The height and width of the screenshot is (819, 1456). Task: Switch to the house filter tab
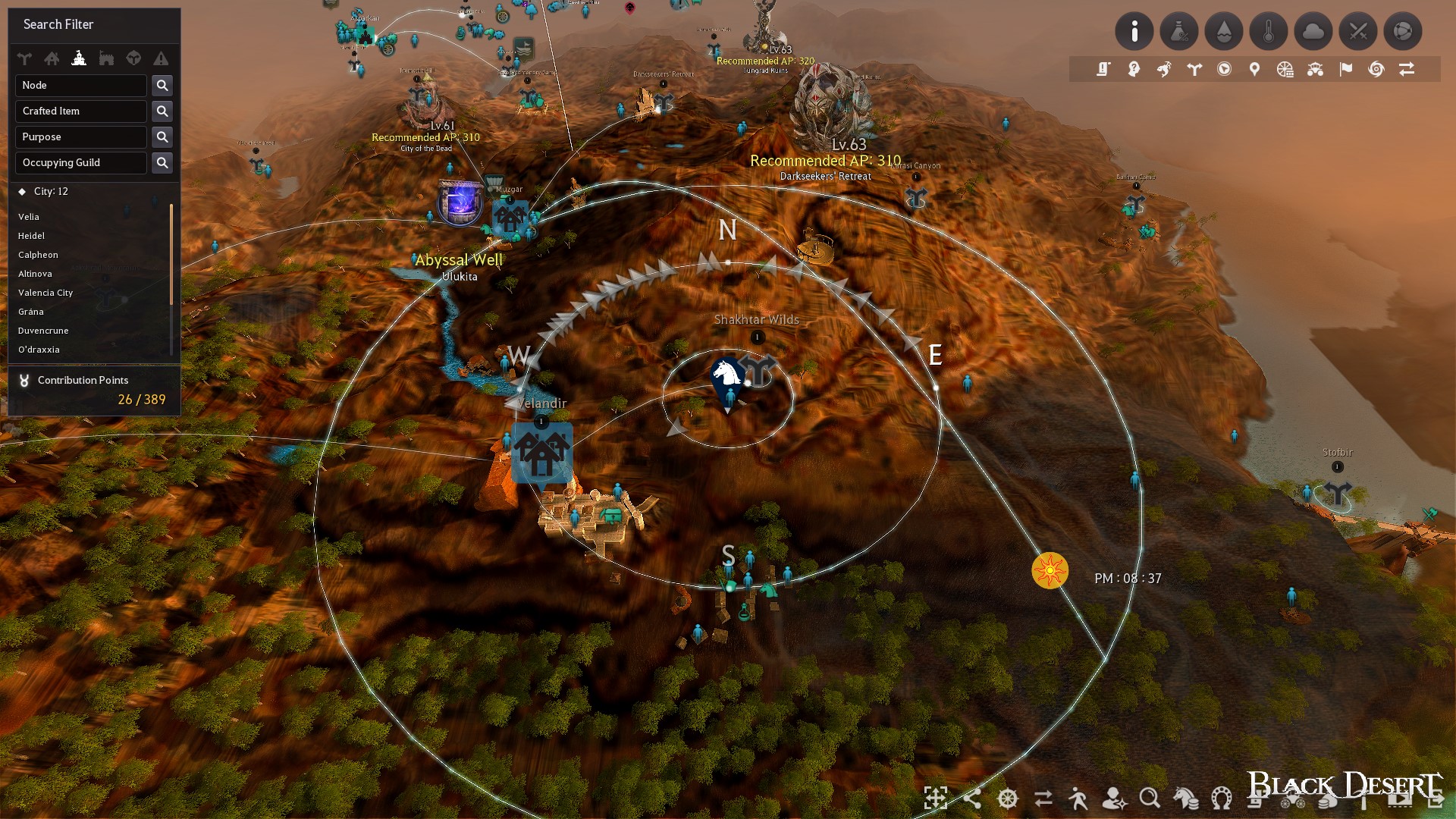[x=53, y=58]
